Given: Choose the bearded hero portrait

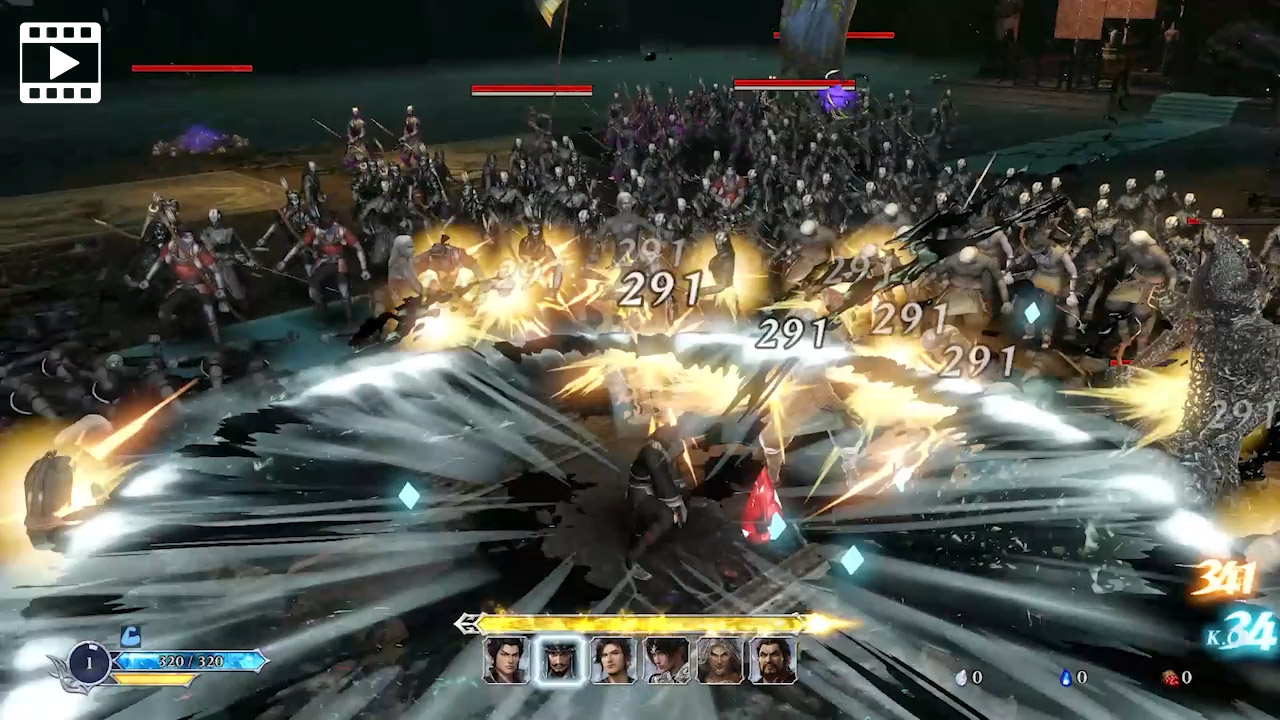Looking at the screenshot, I should click(x=773, y=661).
